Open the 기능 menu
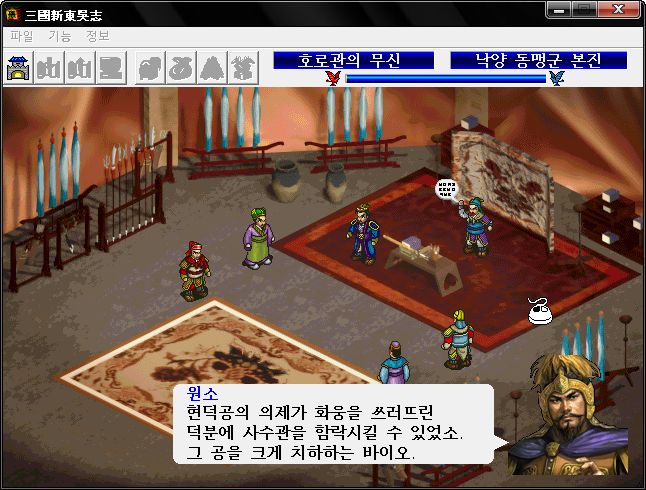The width and height of the screenshot is (646, 490). [60, 36]
